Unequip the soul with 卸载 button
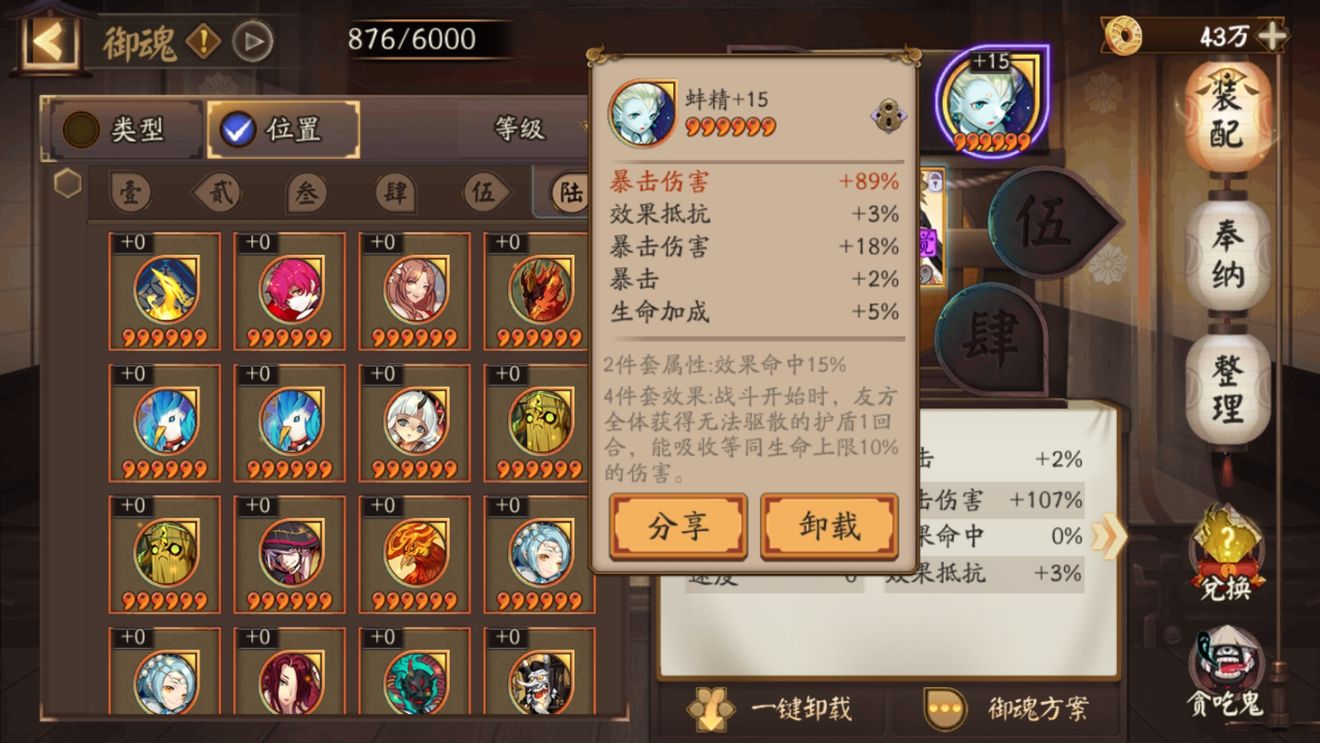Image resolution: width=1320 pixels, height=743 pixels. coord(829,526)
